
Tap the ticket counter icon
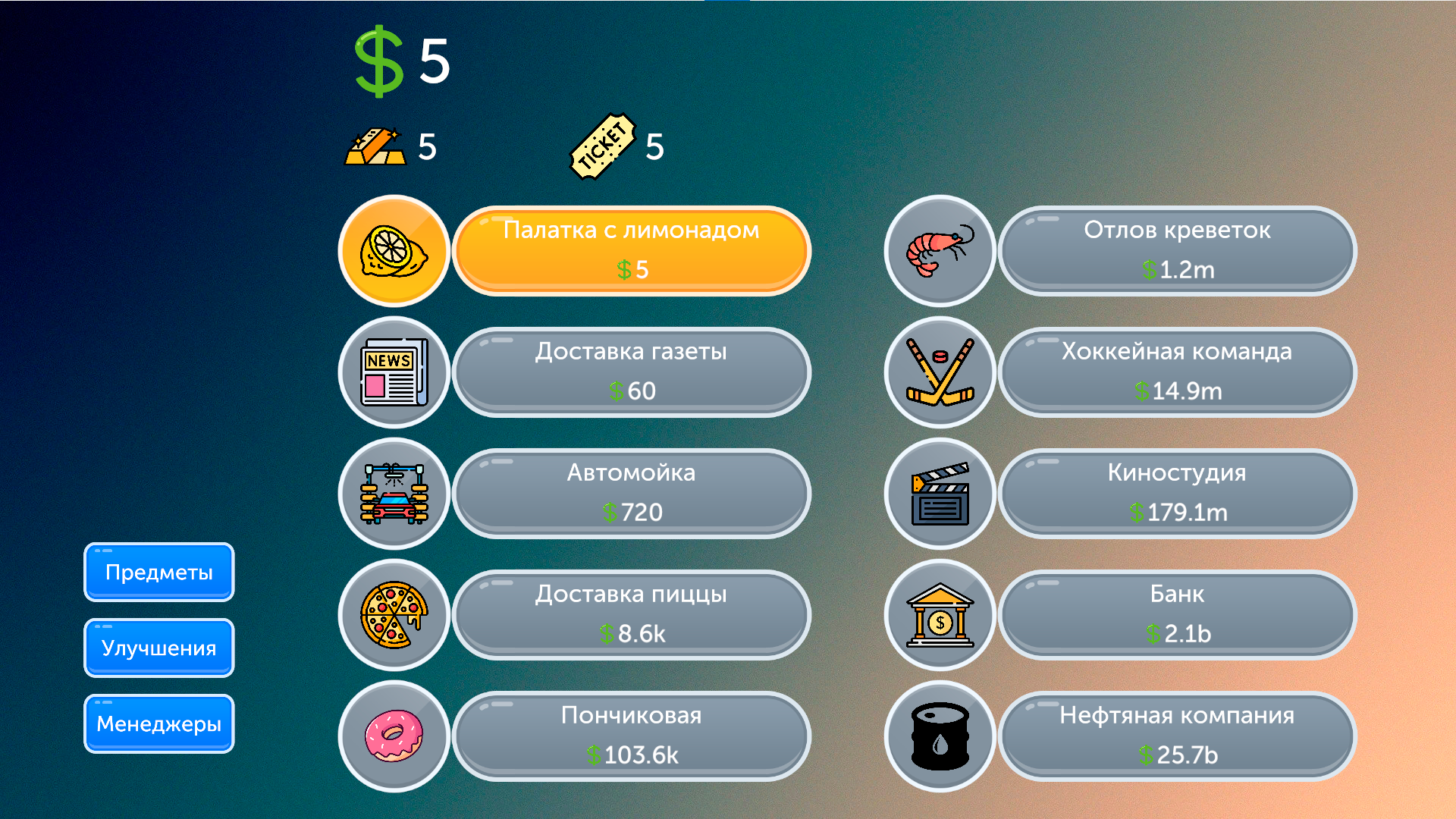coord(603,146)
